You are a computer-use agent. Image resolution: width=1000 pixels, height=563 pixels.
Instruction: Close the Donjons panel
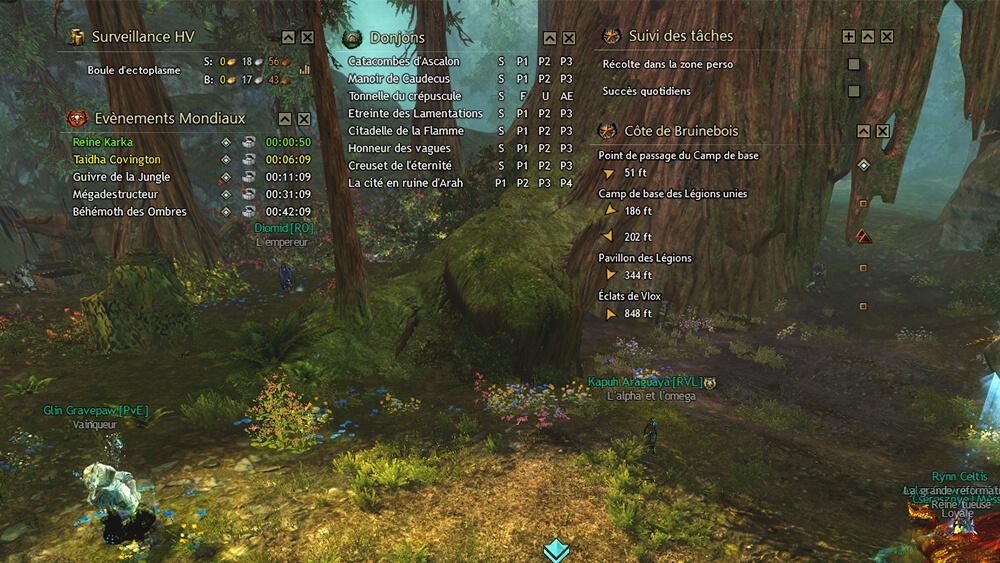coord(569,38)
